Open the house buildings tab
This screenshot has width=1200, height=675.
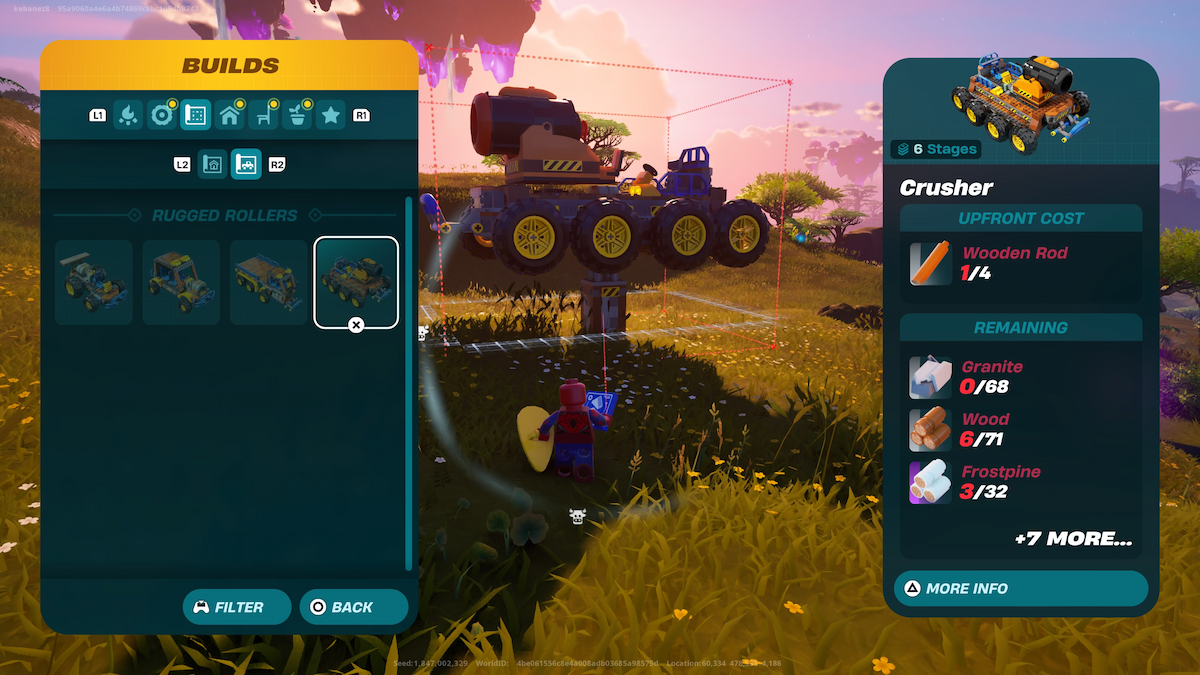coord(229,116)
